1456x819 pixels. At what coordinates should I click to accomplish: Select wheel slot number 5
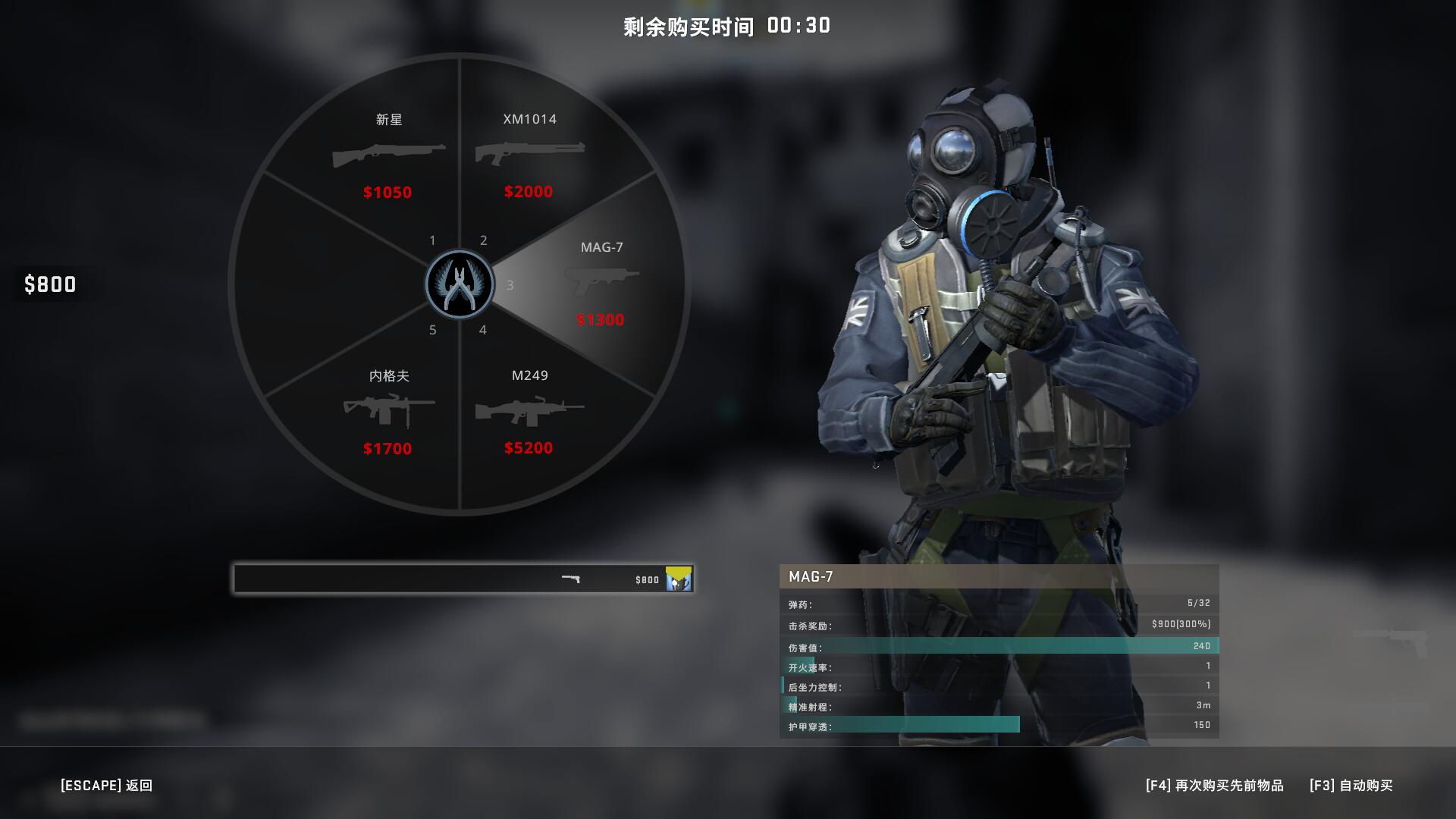432,330
